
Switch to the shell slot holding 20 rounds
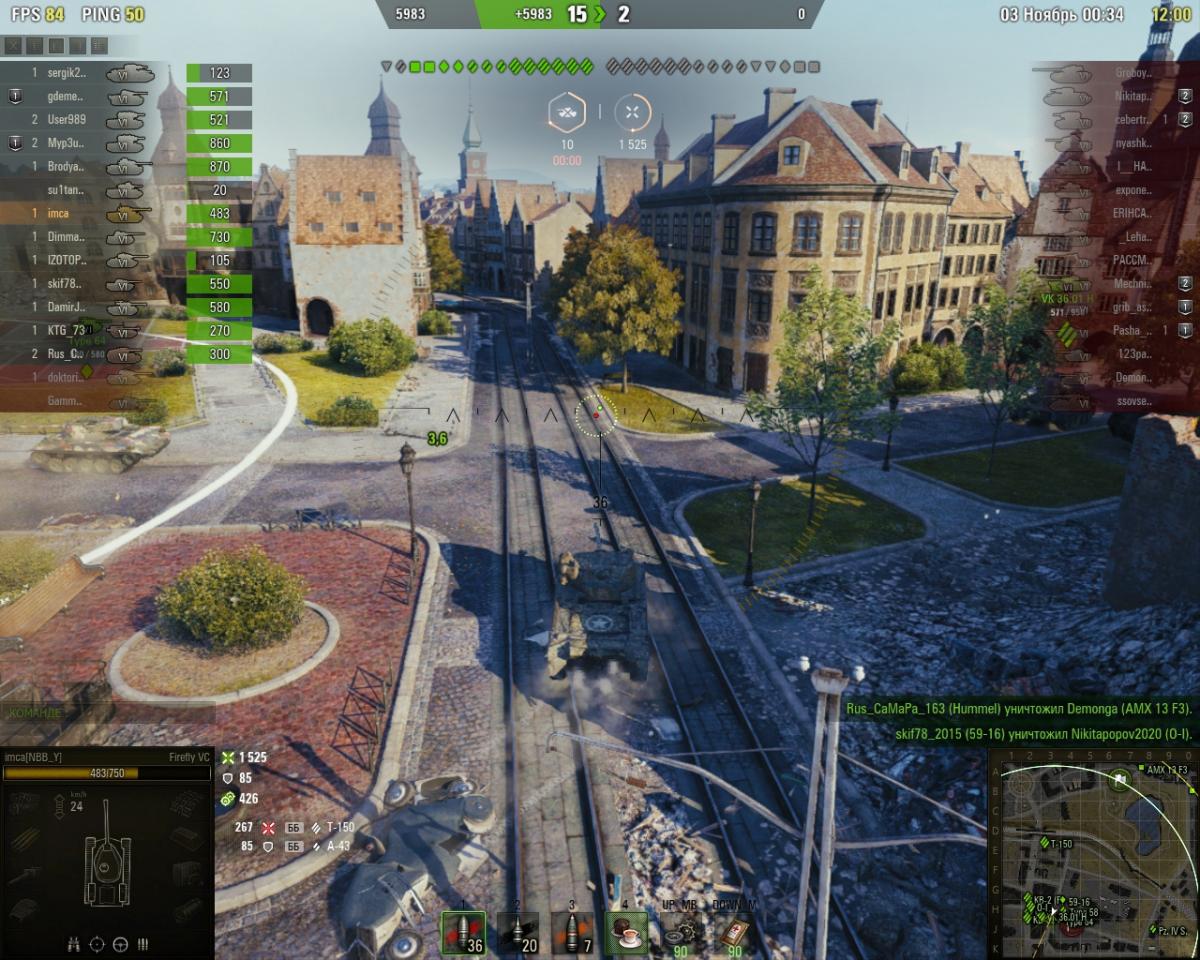coord(518,932)
